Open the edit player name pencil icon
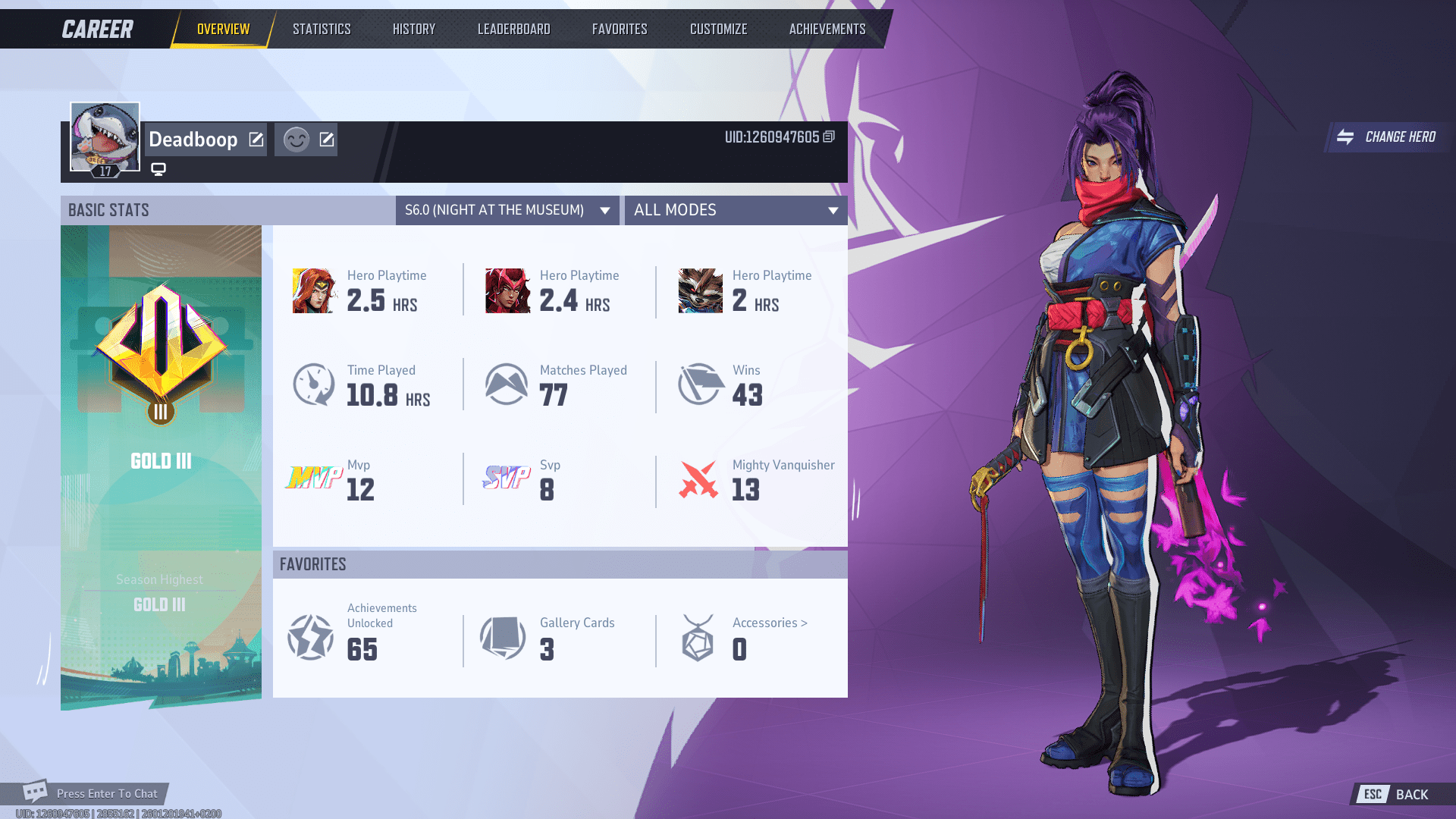 [x=256, y=140]
